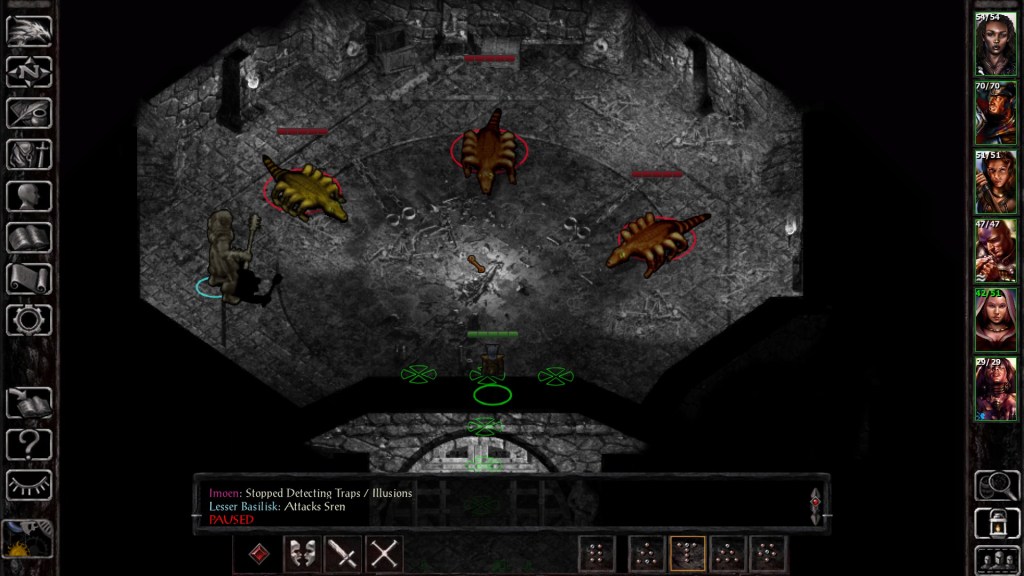The width and height of the screenshot is (1024, 576).
Task: Open the character record head icon
Action: (x=29, y=195)
